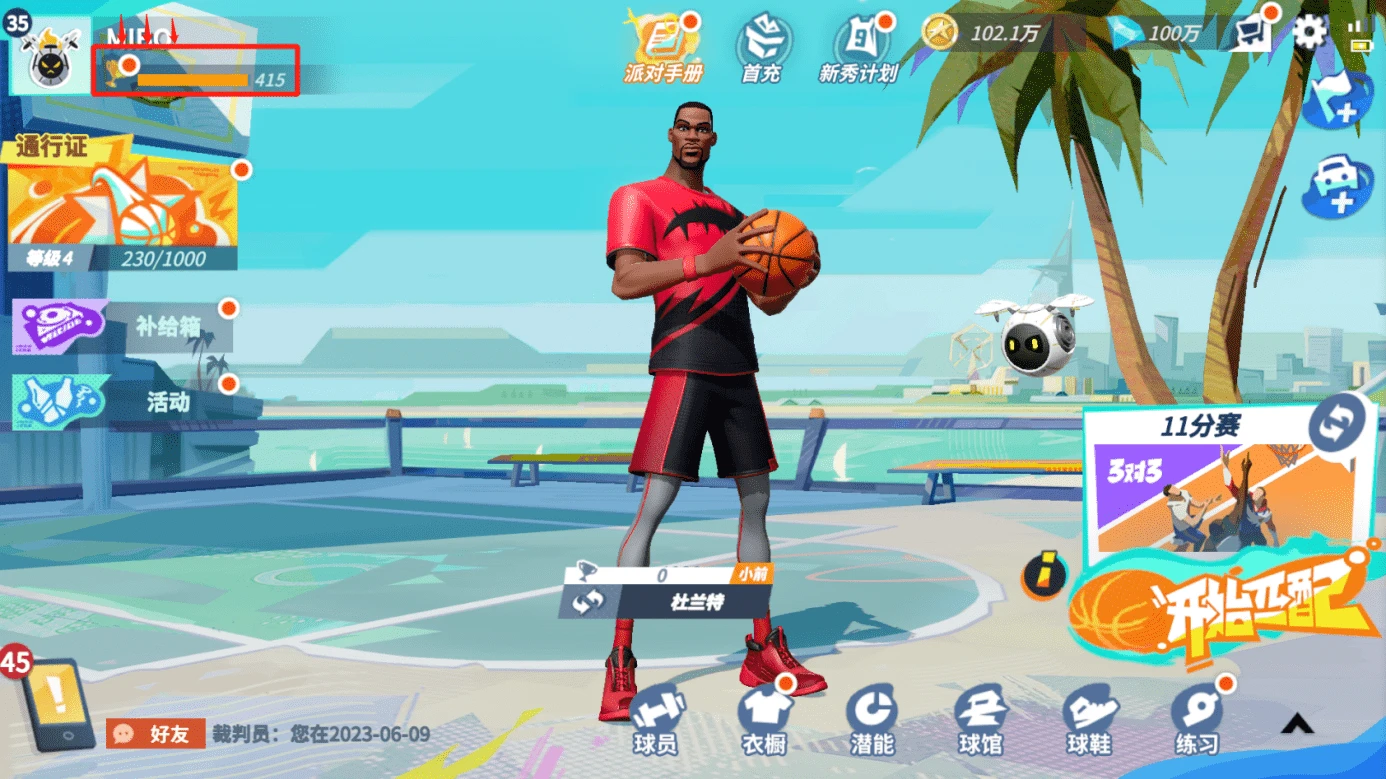Open the 球员 players menu
This screenshot has width=1386, height=779.
point(655,720)
